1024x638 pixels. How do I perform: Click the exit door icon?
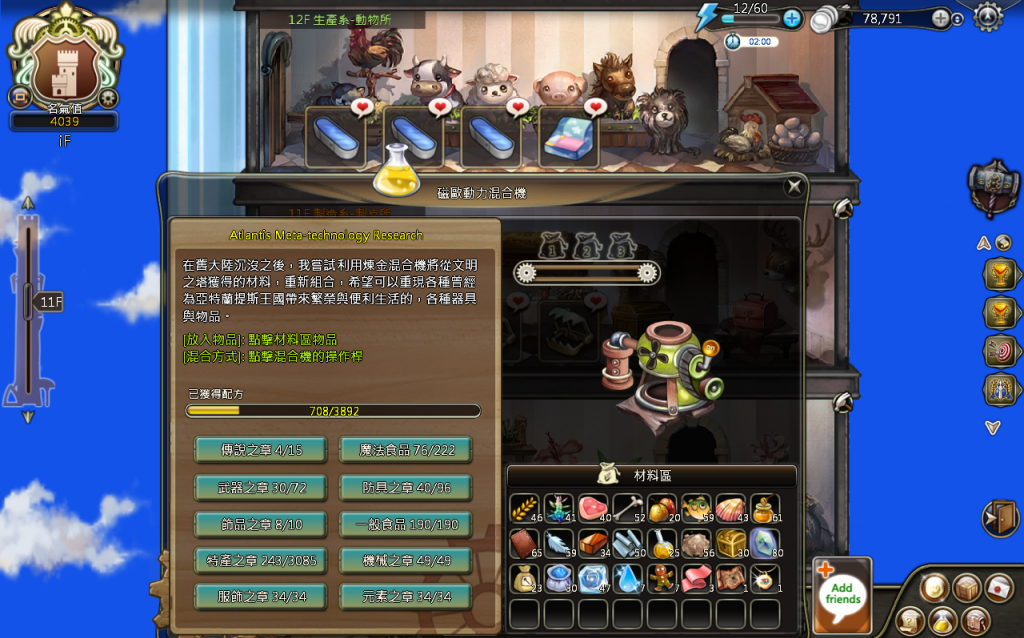[1000, 519]
